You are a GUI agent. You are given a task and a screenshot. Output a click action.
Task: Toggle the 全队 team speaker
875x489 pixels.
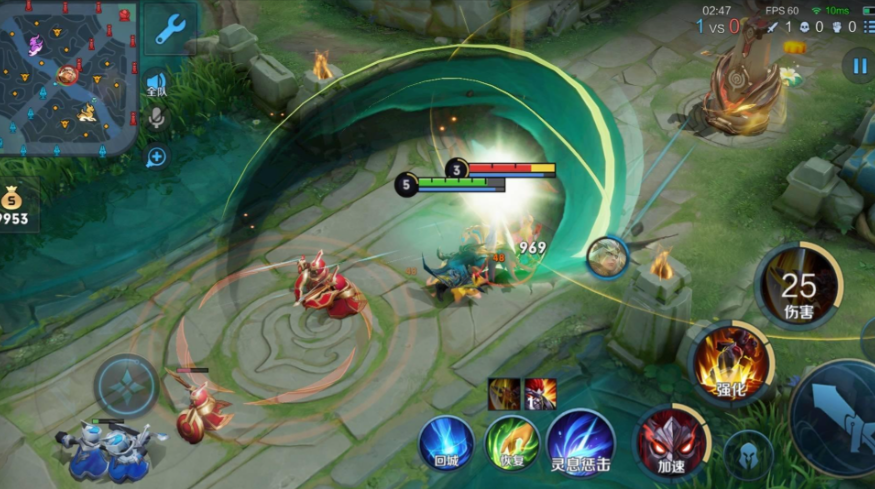point(156,84)
